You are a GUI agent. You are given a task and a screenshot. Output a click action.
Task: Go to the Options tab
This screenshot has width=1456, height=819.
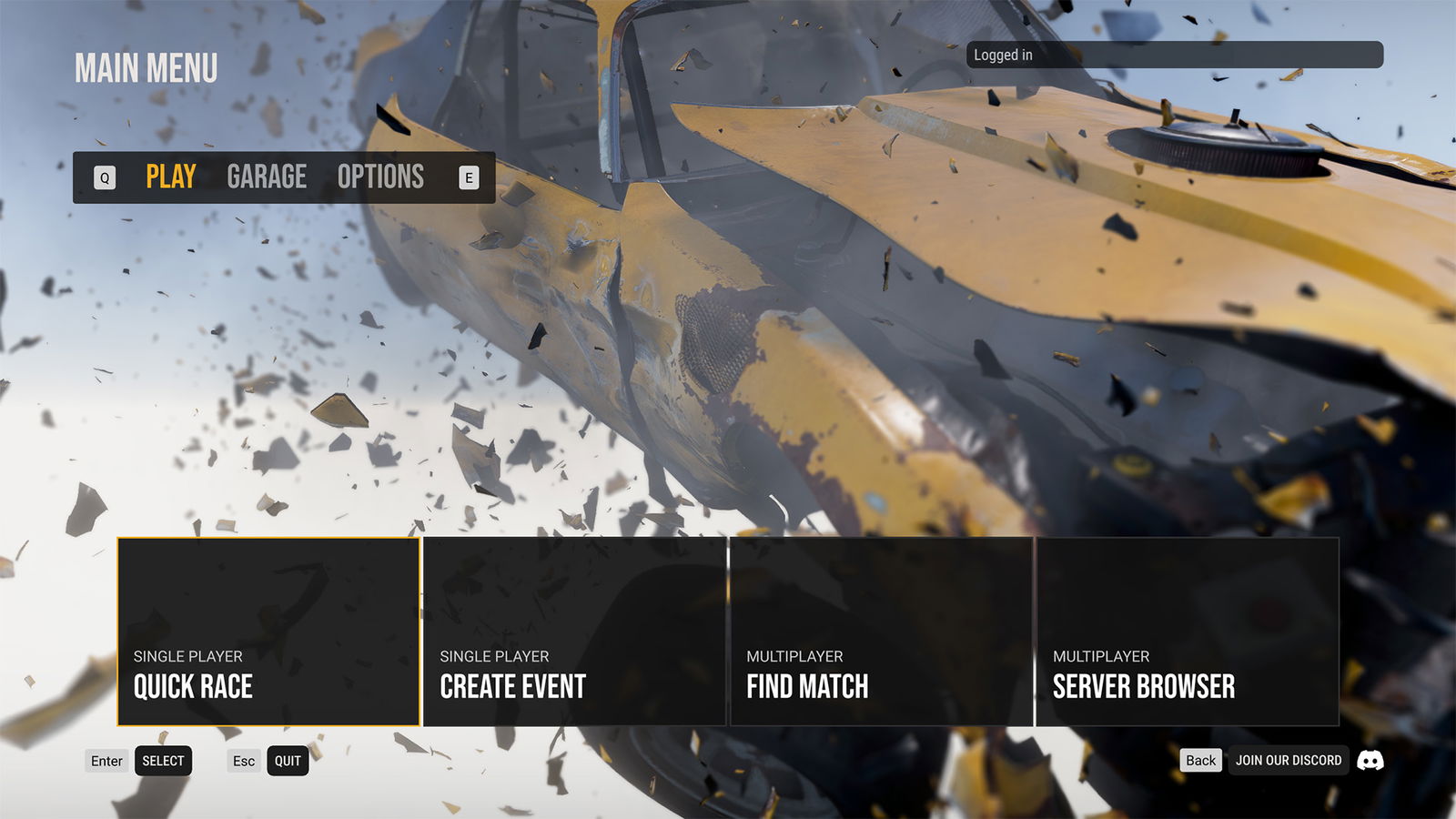click(x=380, y=177)
